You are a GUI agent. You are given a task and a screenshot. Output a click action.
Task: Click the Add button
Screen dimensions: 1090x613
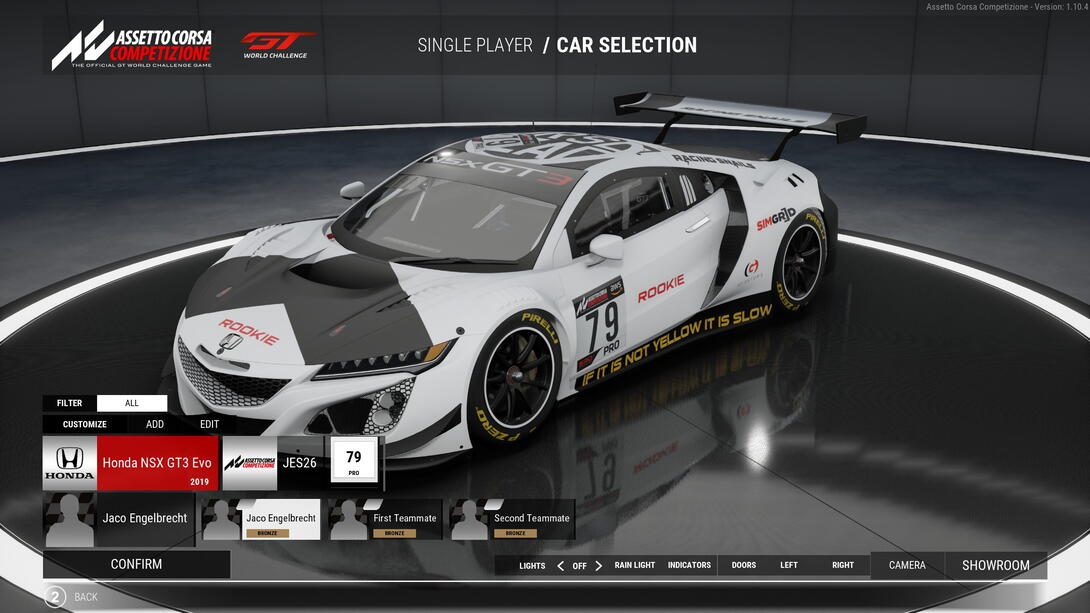click(x=155, y=424)
